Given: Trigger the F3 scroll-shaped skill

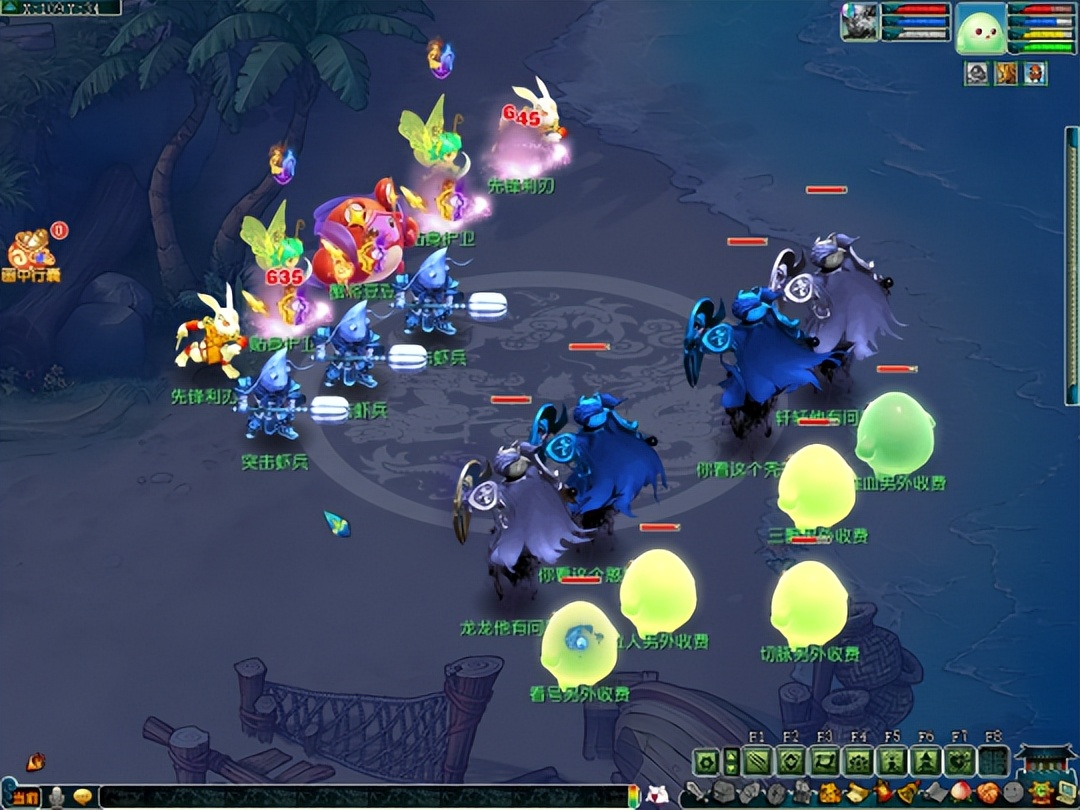Looking at the screenshot, I should coord(824,761).
